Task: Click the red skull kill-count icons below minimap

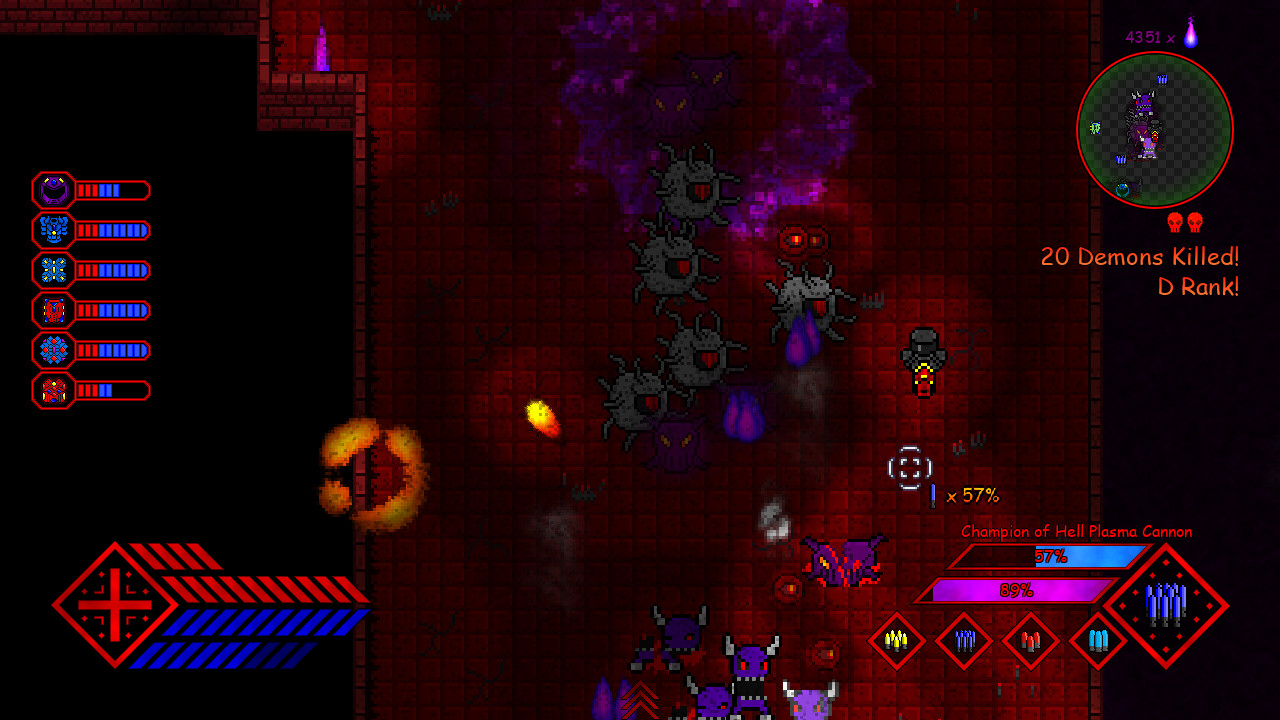Action: pyautogui.click(x=1183, y=222)
